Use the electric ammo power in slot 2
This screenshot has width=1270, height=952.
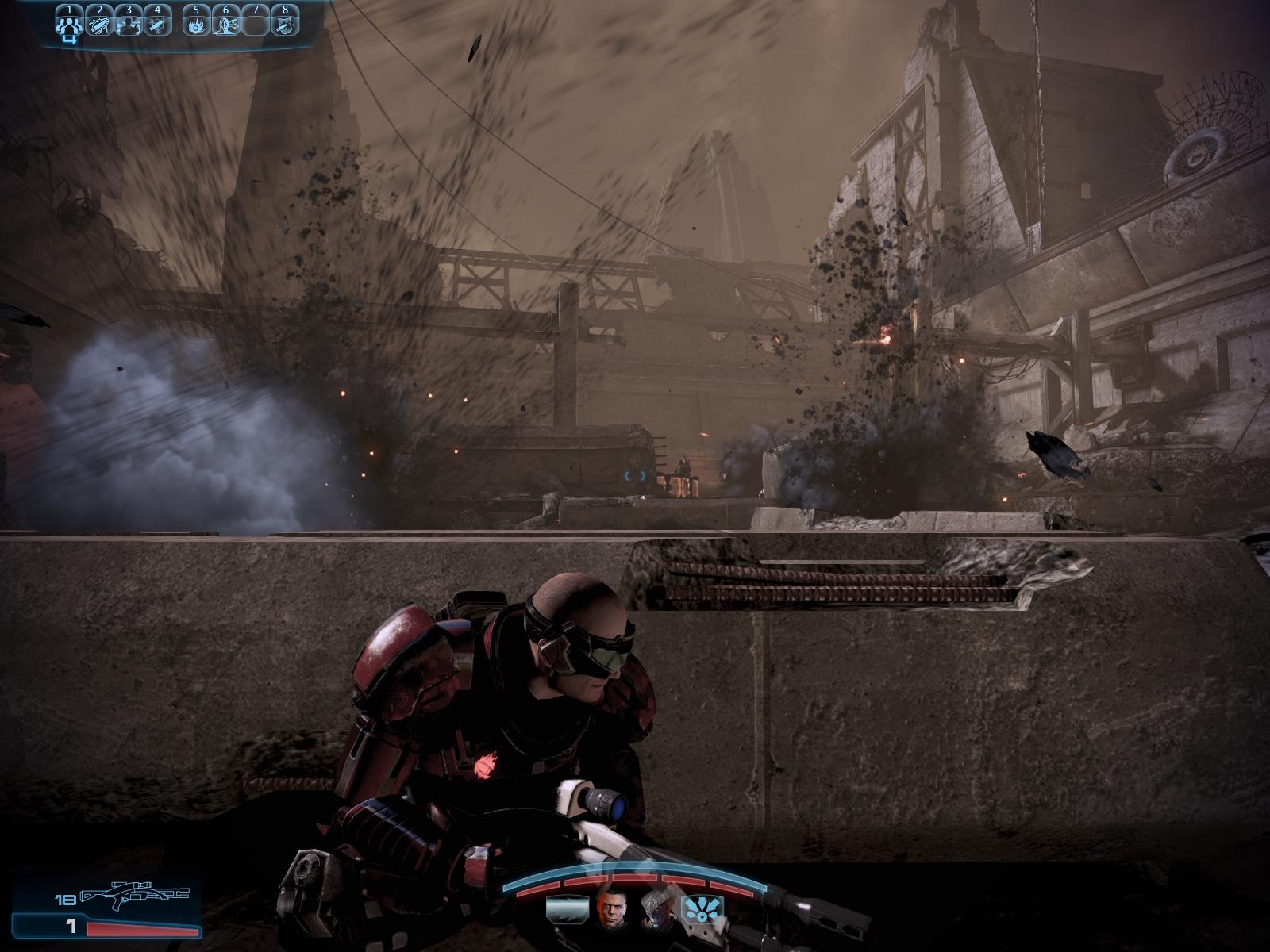pyautogui.click(x=100, y=25)
